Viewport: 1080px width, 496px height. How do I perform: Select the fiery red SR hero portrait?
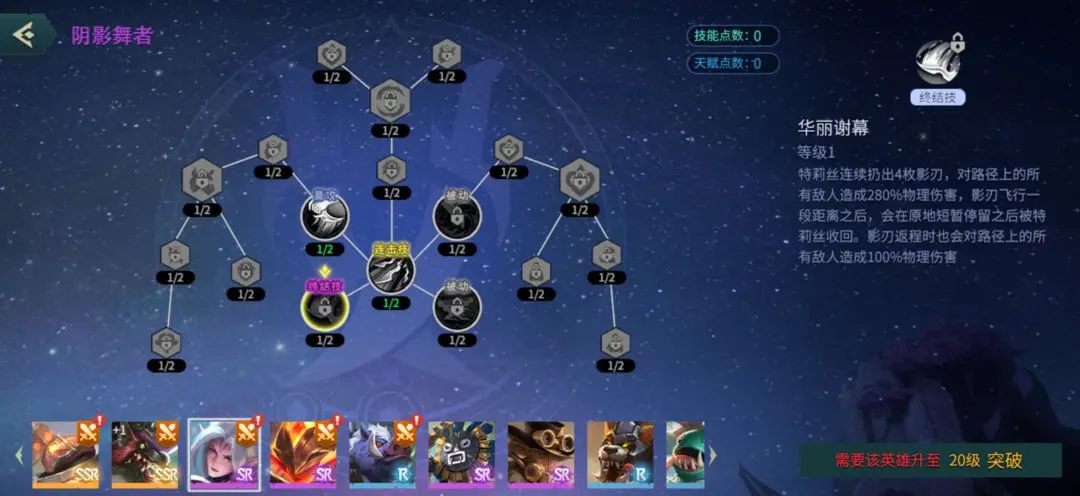[x=303, y=455]
